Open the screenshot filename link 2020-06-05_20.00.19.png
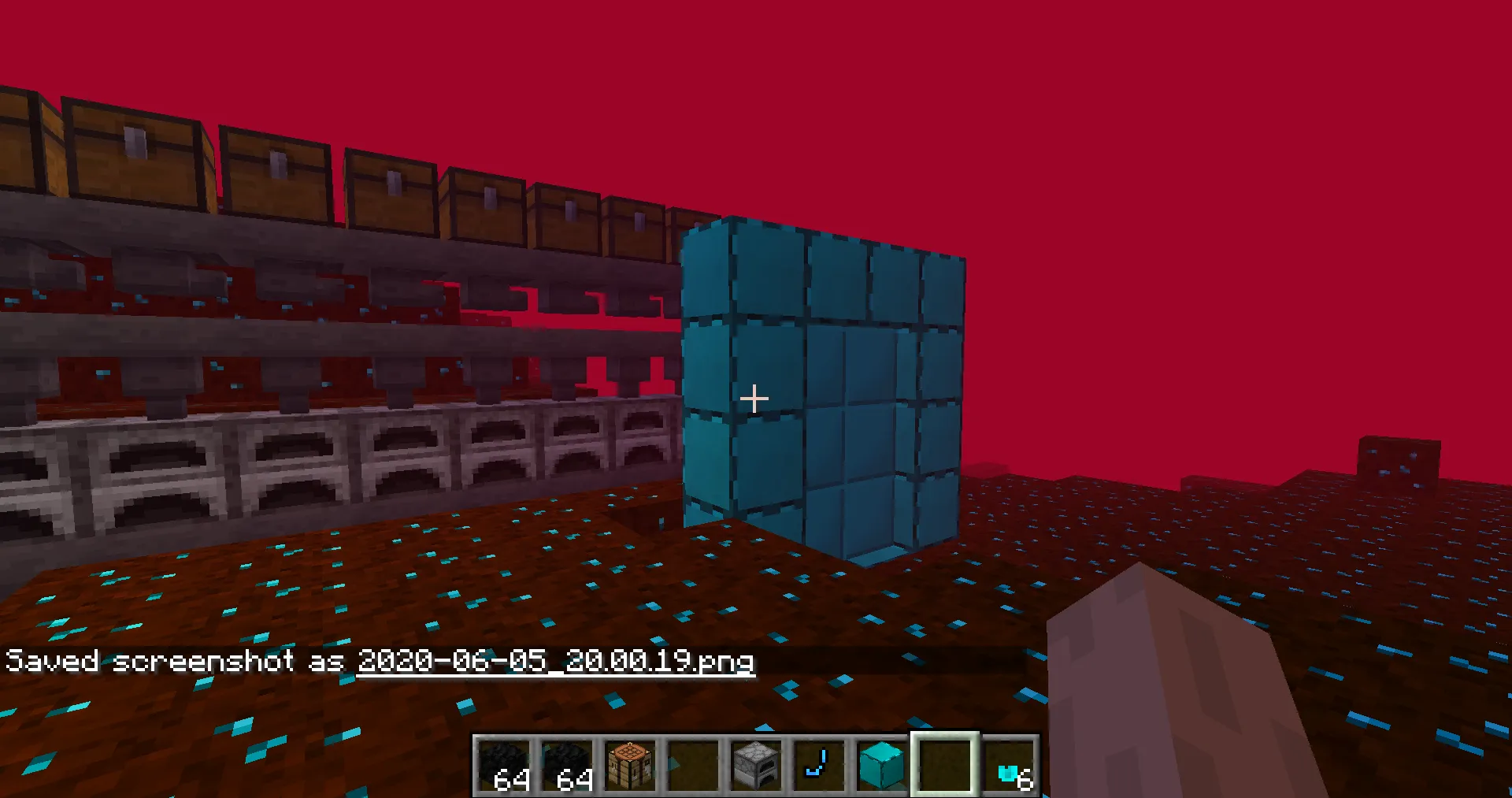 (555, 663)
